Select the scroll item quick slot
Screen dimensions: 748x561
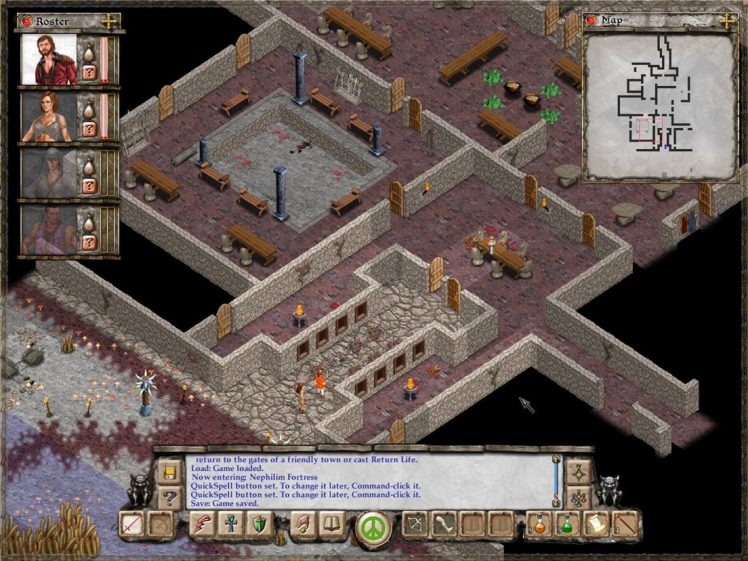click(x=596, y=523)
